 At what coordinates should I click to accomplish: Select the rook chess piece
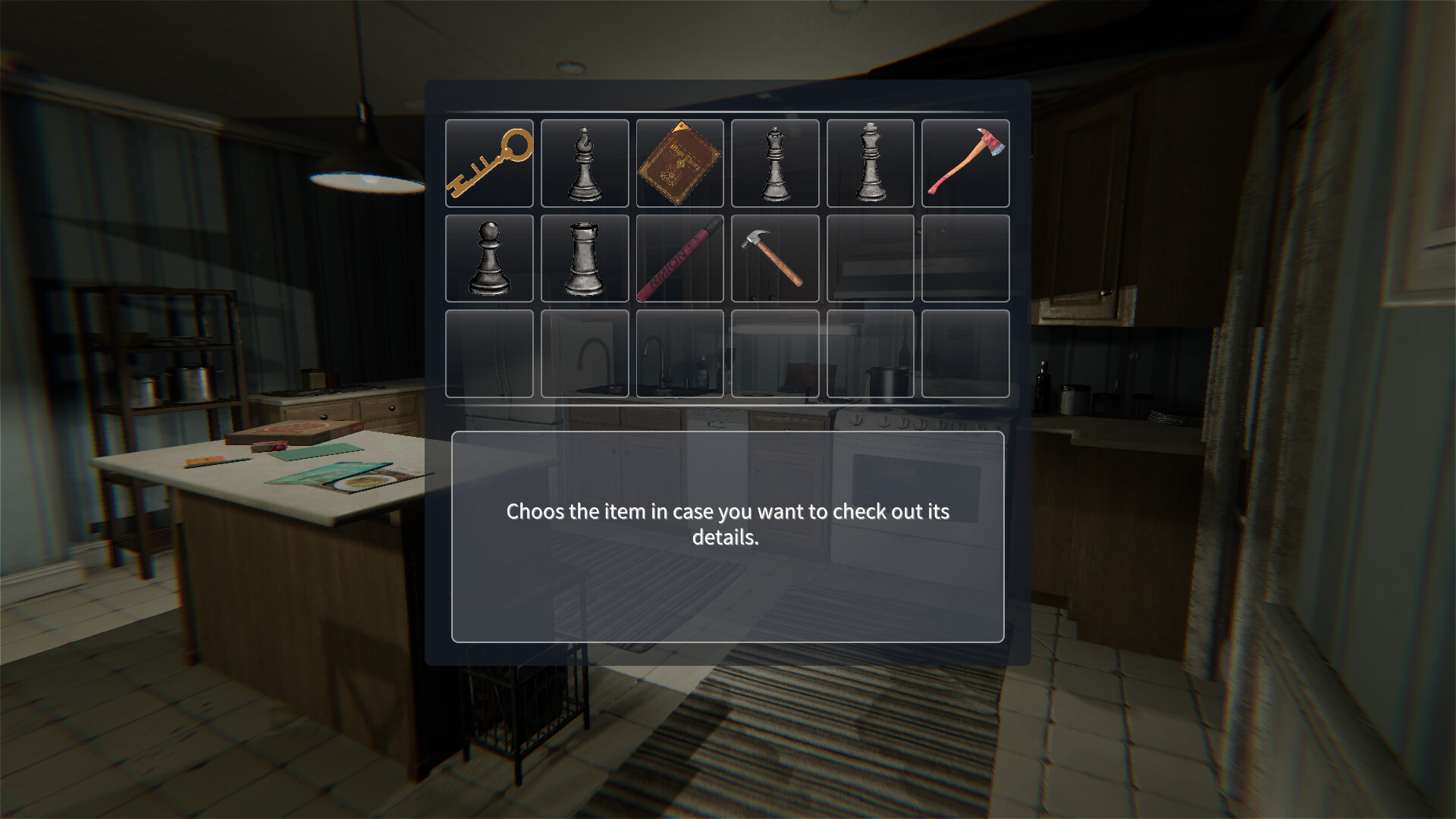click(584, 258)
